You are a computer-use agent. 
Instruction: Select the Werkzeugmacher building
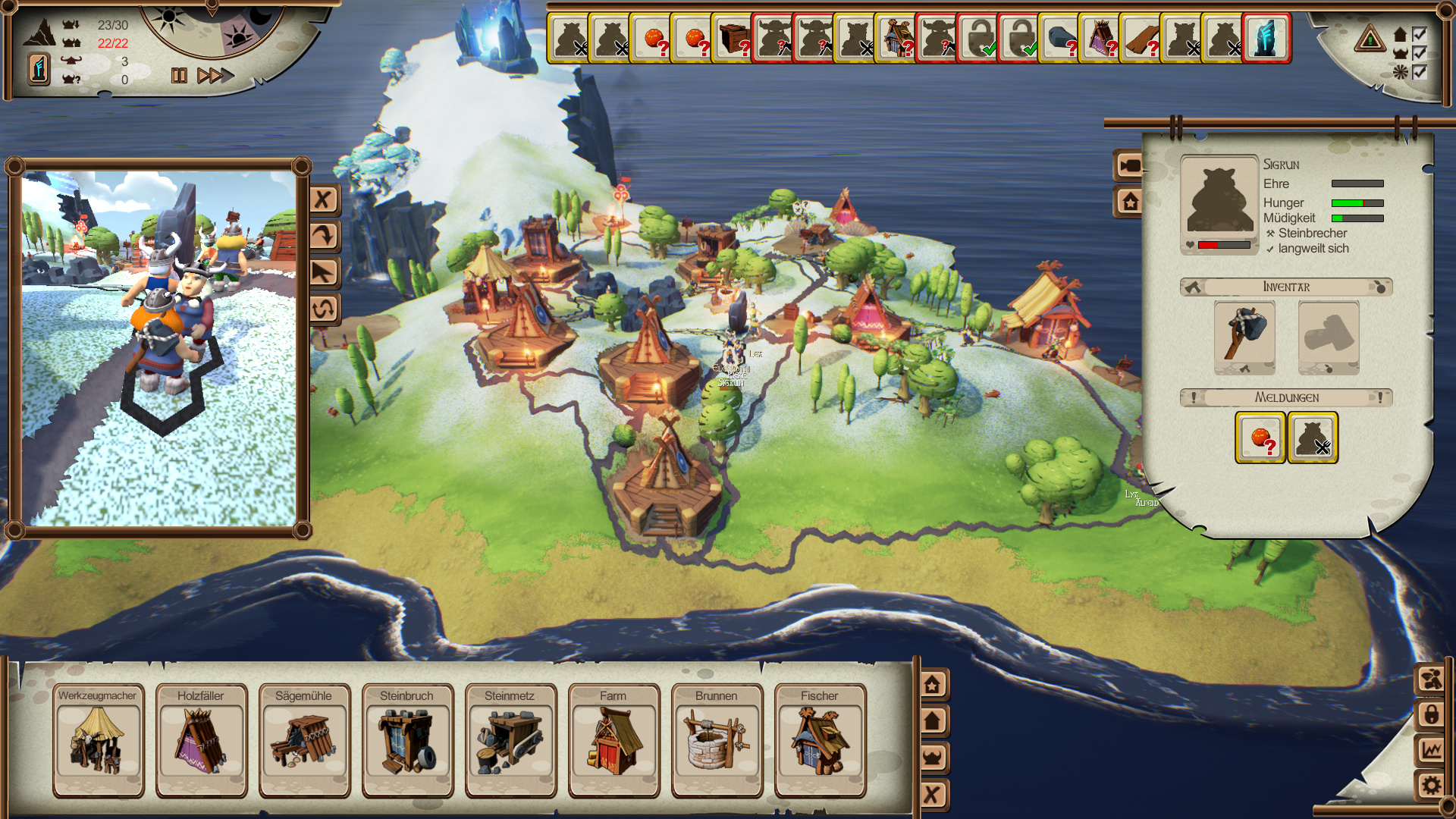(98, 741)
